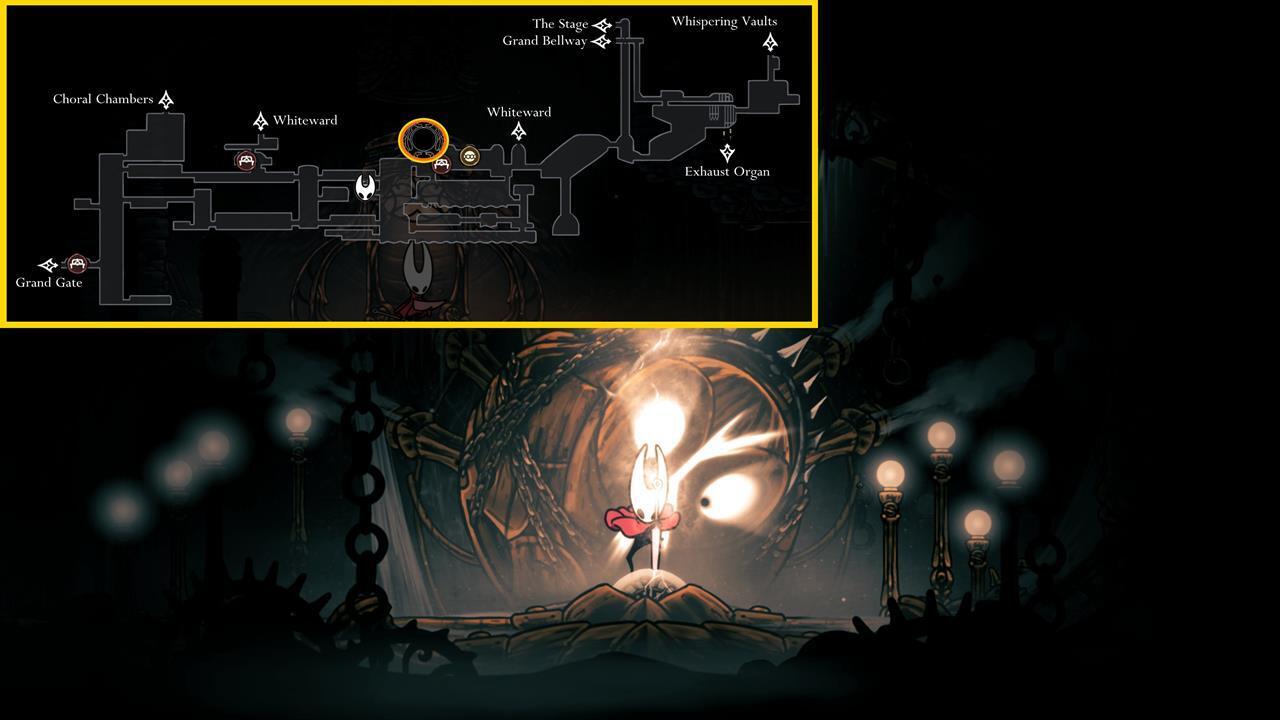Select the bench marker under the left Whiteward
Screen dimensions: 1280x720
pos(245,159)
